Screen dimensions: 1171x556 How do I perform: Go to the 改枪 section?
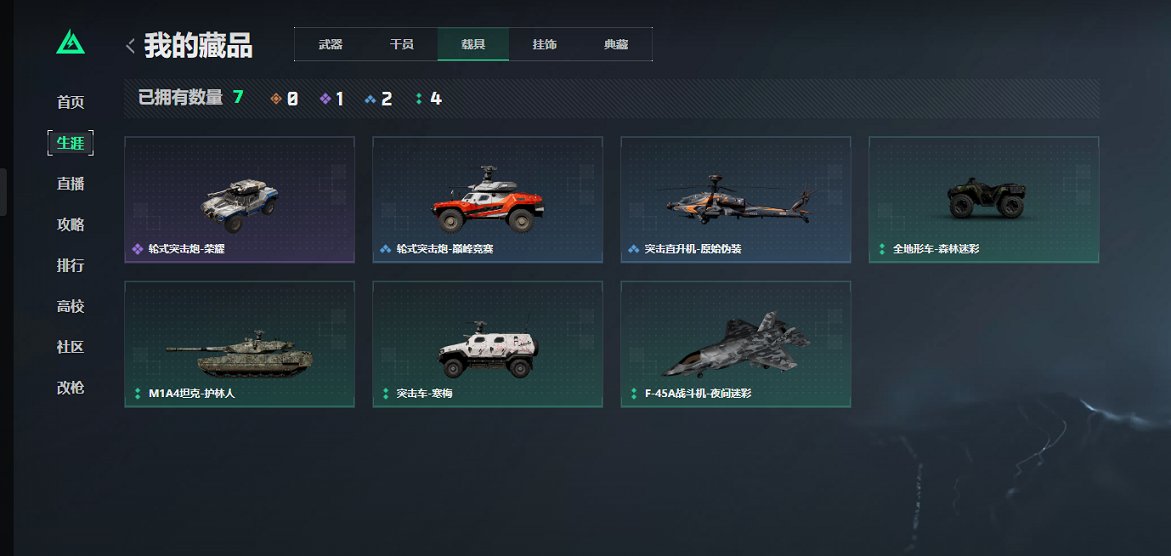[x=70, y=388]
